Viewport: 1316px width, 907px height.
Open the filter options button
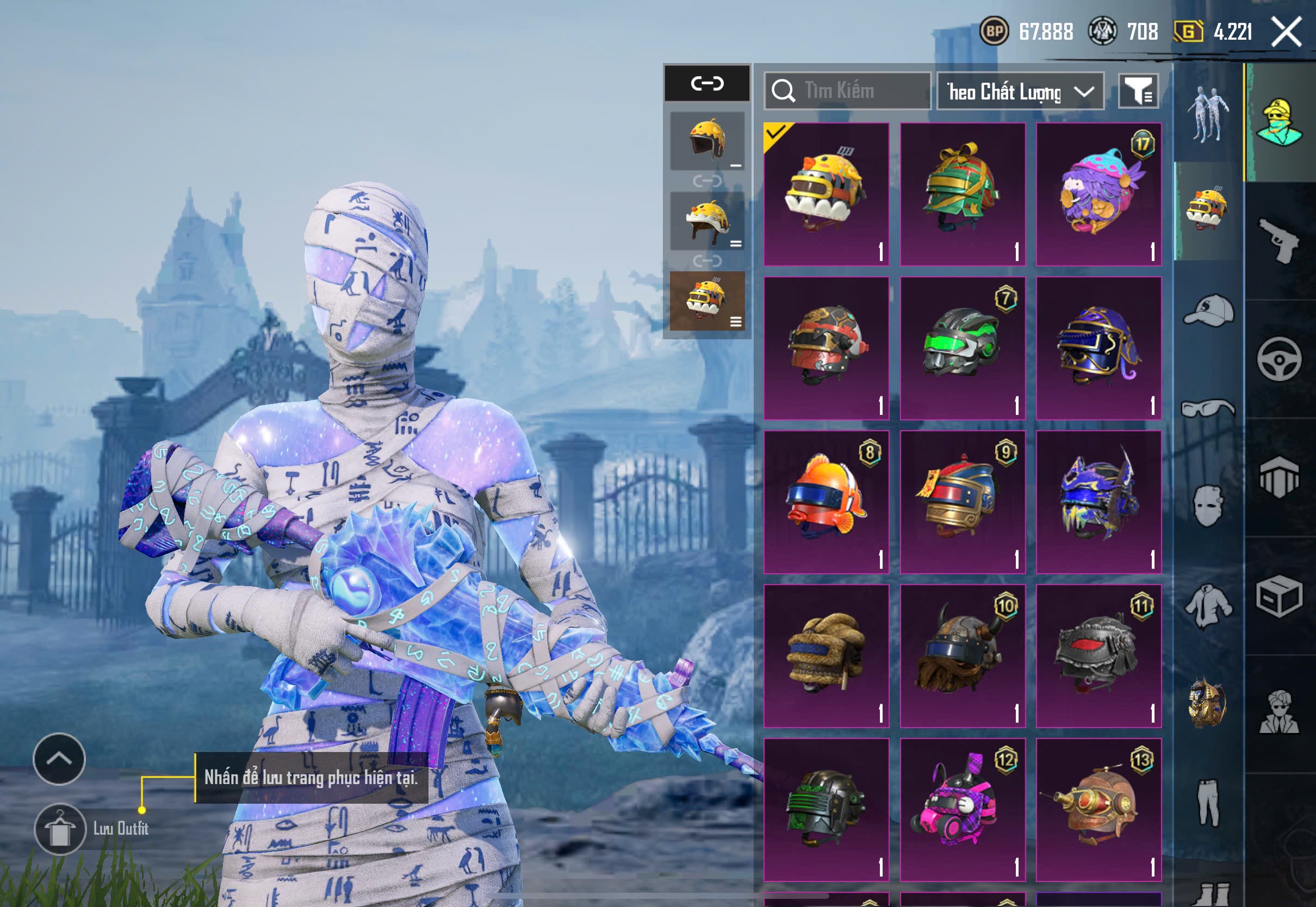(x=1138, y=91)
